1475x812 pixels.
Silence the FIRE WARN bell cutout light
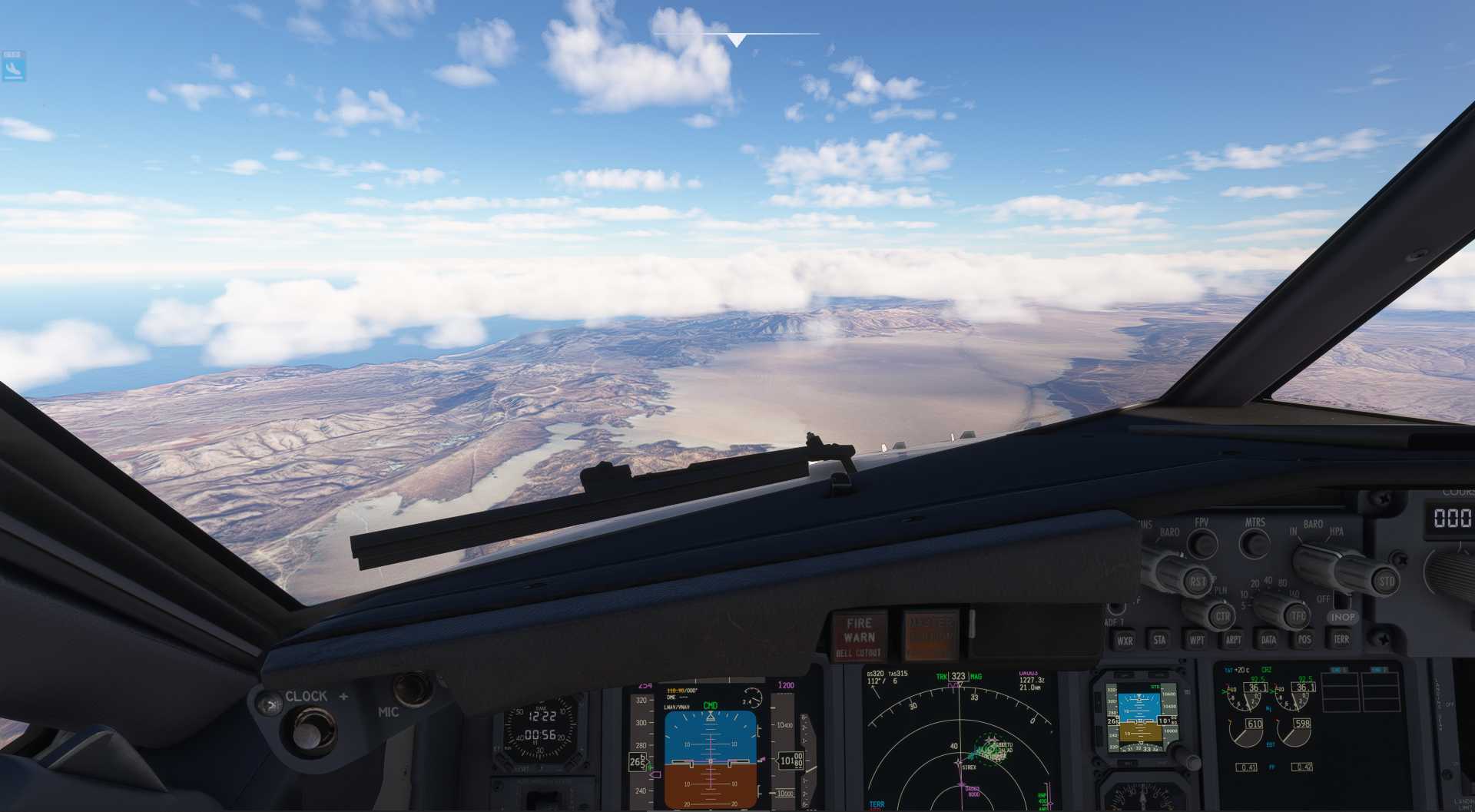click(x=859, y=637)
